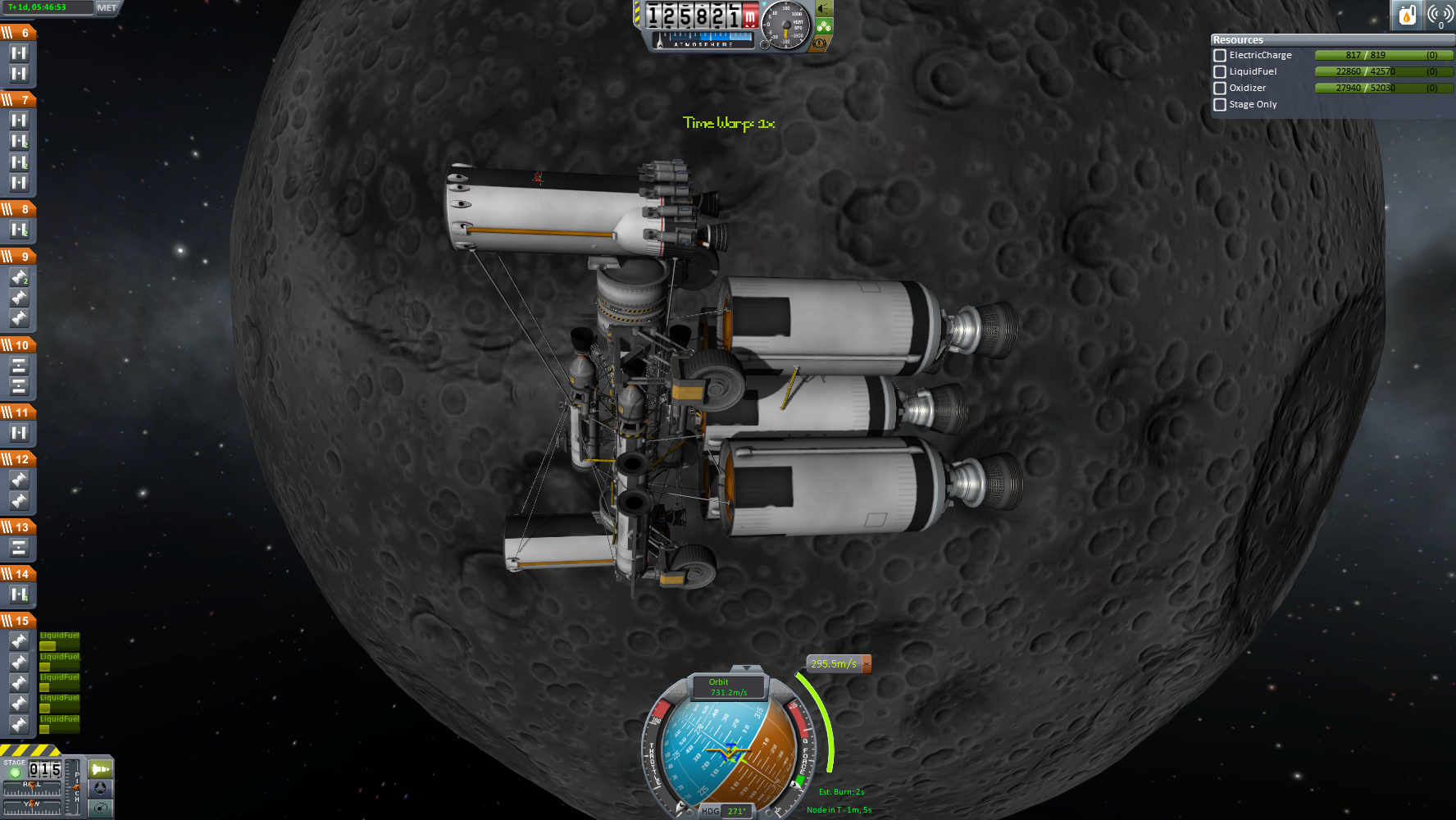Toggle the lights button by the altimeter
Image resolution: width=1456 pixels, height=820 pixels.
[823, 9]
